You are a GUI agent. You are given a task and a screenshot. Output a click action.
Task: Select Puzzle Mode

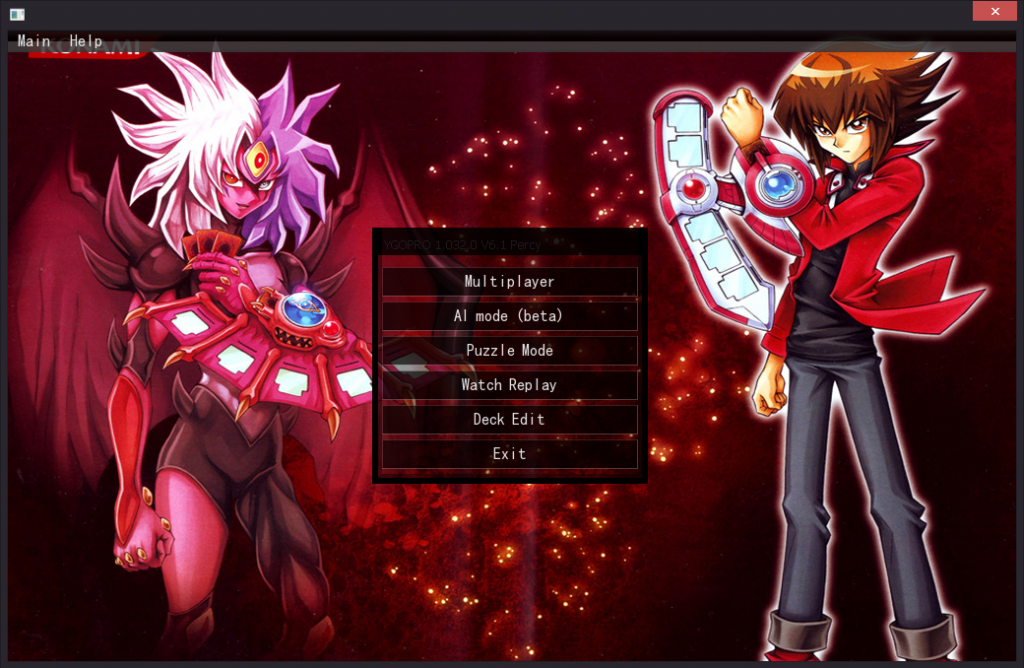click(509, 350)
